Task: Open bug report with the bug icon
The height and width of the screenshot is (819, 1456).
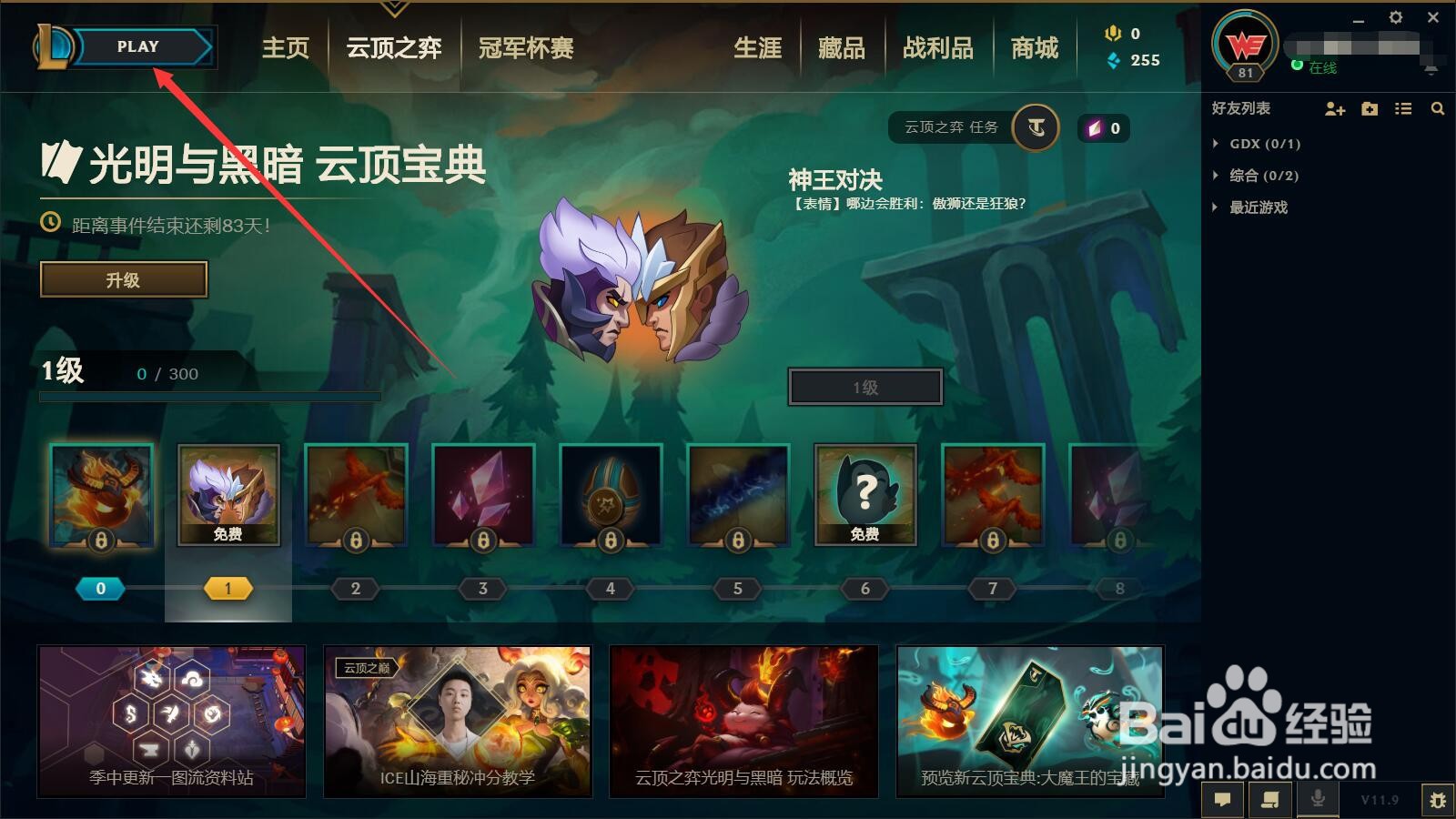Action: click(x=1438, y=798)
